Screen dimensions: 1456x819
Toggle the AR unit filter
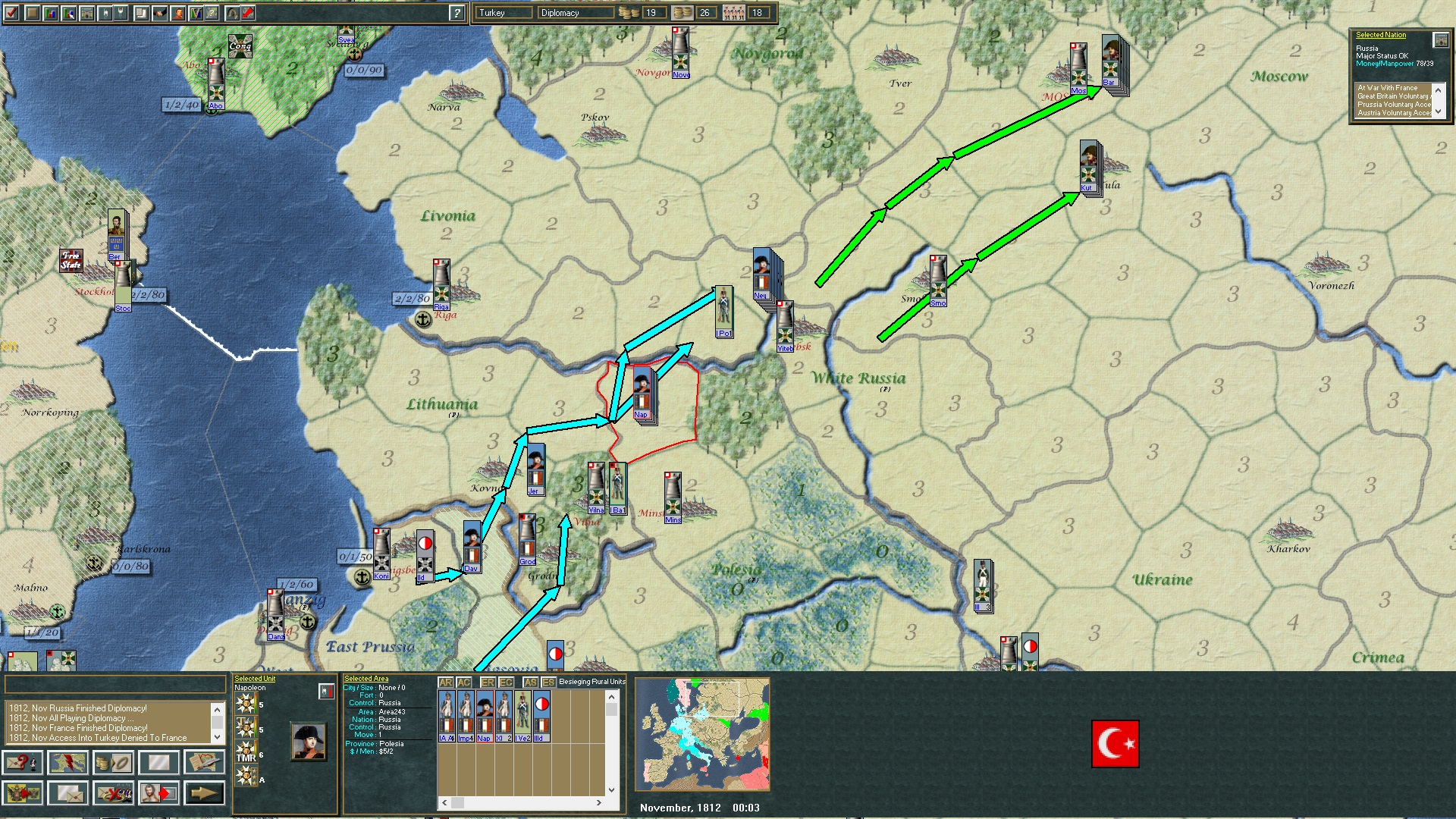coord(447,681)
